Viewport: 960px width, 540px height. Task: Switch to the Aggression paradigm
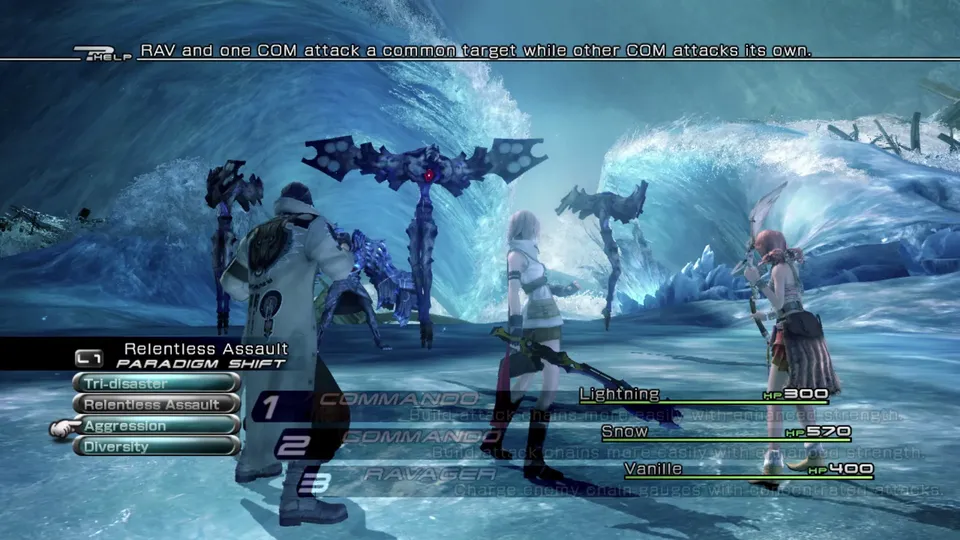click(x=156, y=426)
